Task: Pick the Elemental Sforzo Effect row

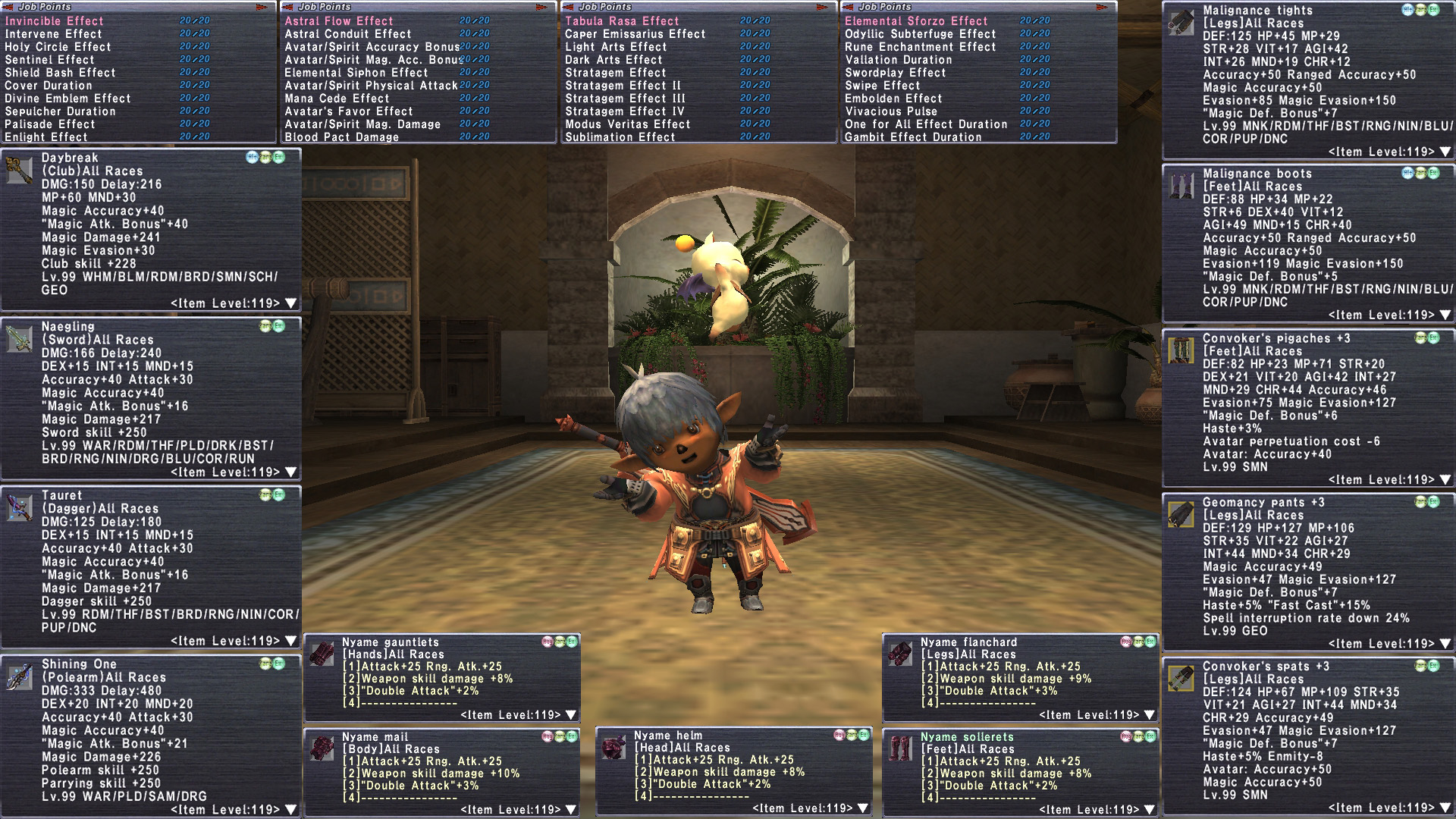Action: pos(916,21)
